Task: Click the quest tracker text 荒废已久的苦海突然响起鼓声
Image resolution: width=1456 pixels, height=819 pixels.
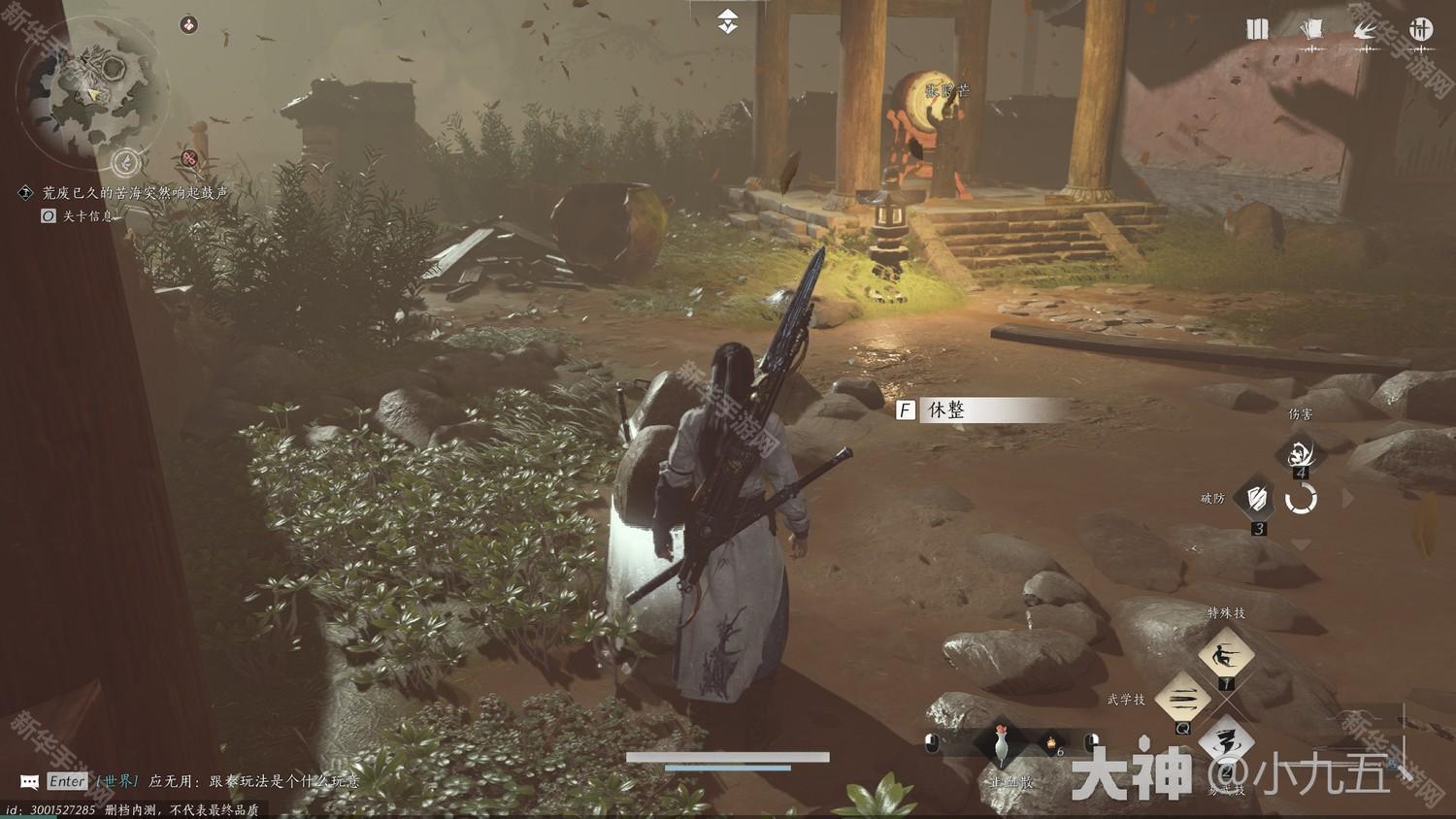Action: pos(135,193)
